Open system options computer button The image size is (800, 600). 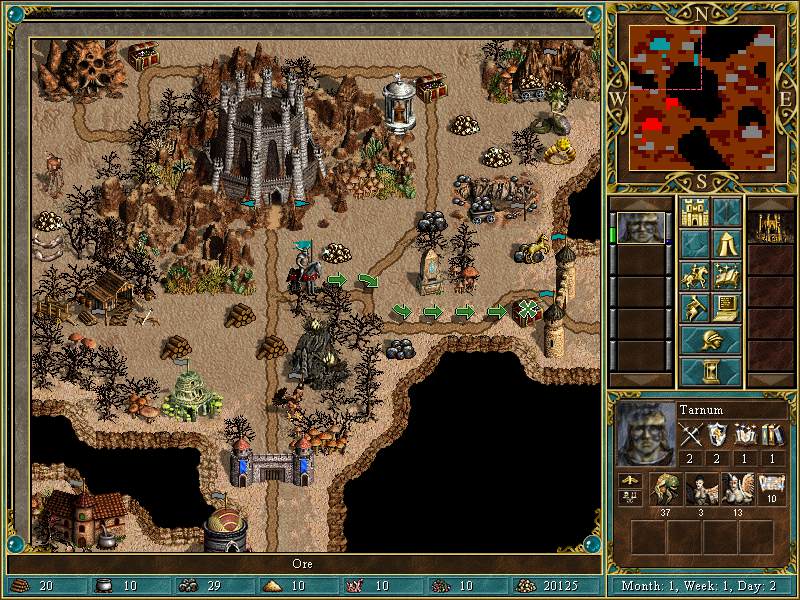coord(727,307)
